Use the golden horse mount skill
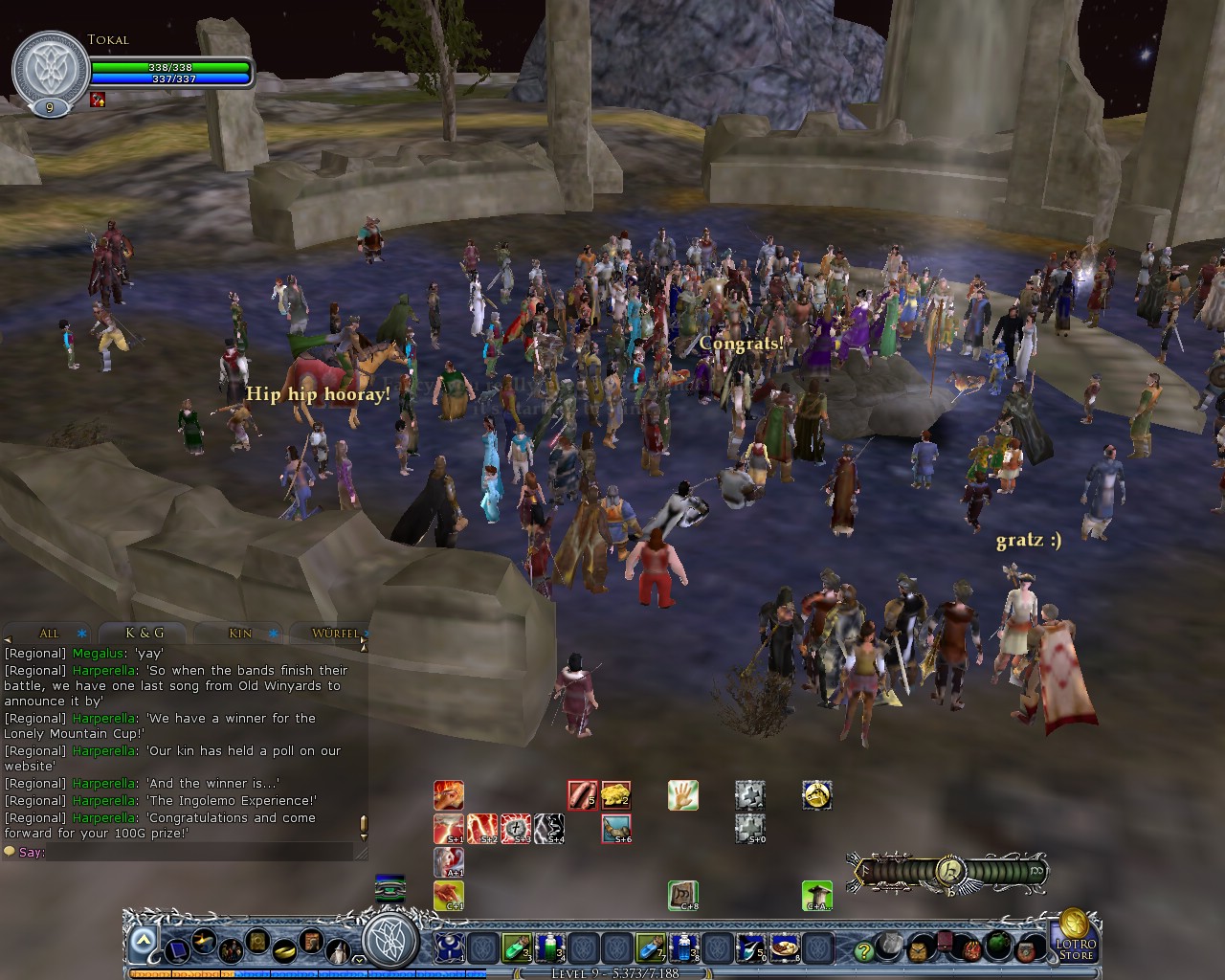1225x980 pixels. tap(816, 795)
